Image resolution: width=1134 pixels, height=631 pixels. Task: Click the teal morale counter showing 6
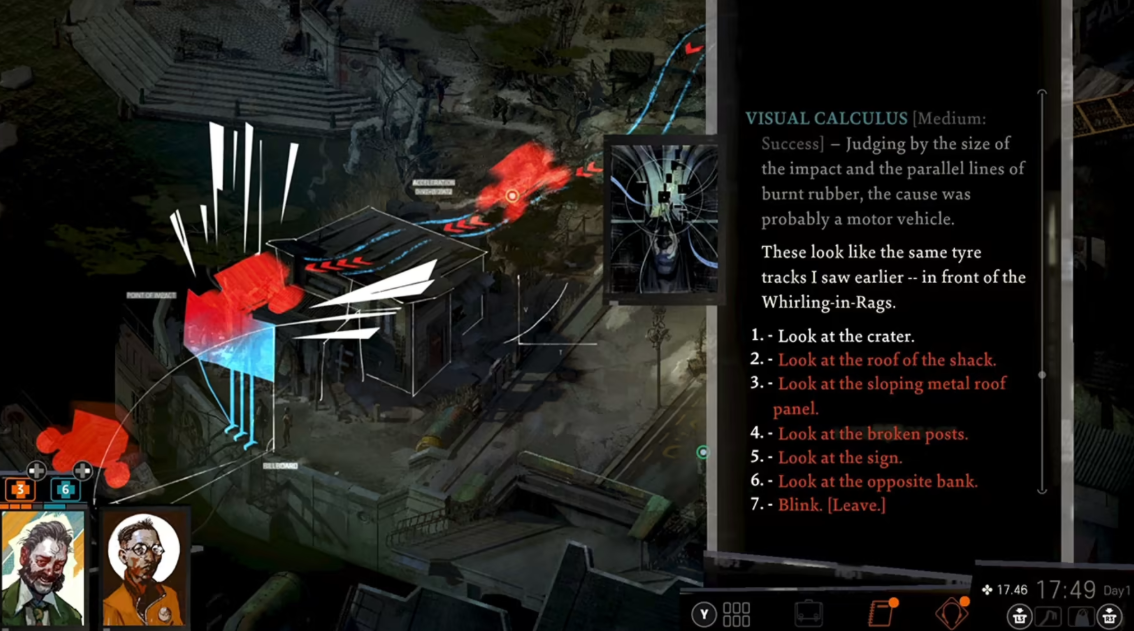coord(65,490)
